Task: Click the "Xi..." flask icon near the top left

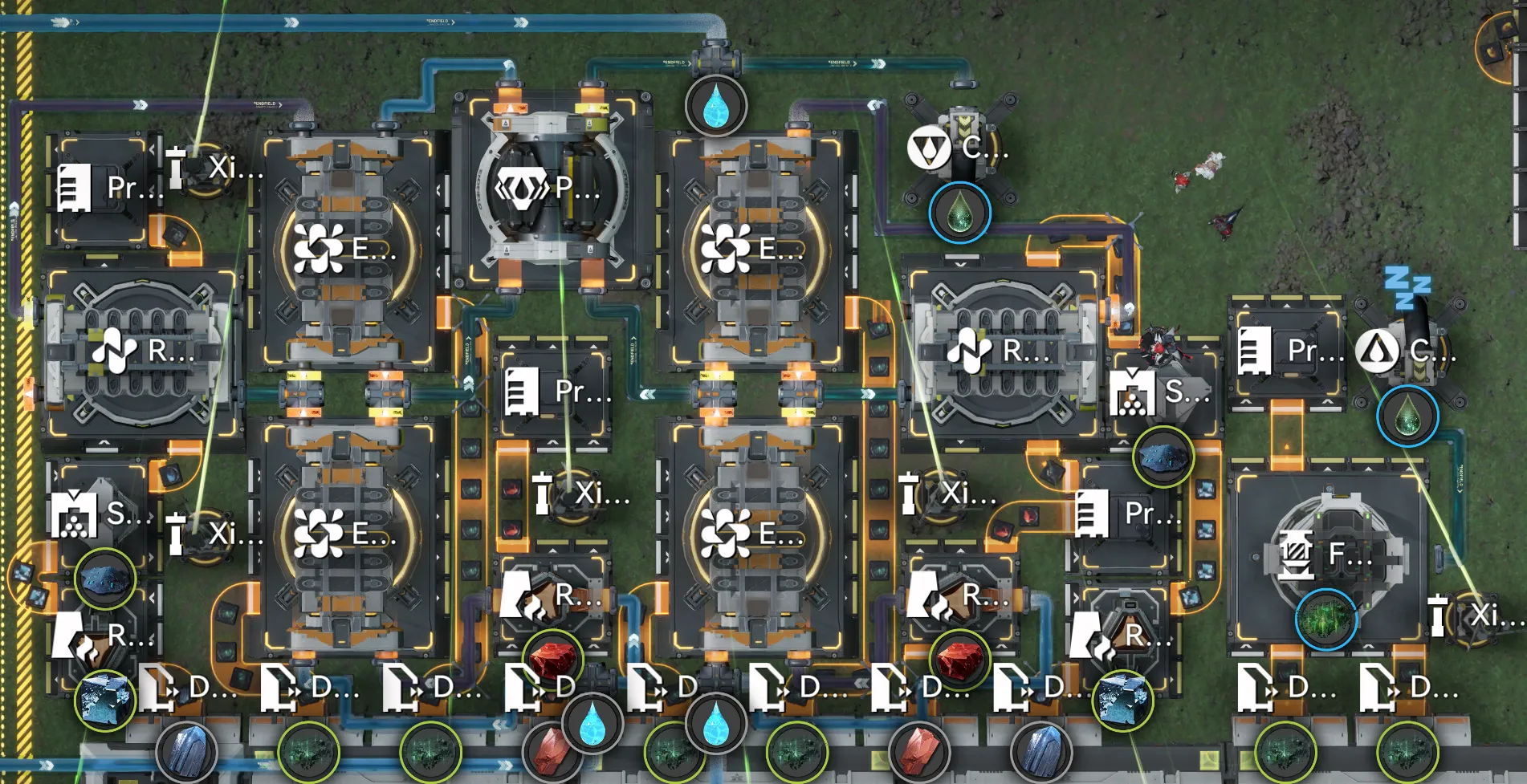Action: point(176,167)
